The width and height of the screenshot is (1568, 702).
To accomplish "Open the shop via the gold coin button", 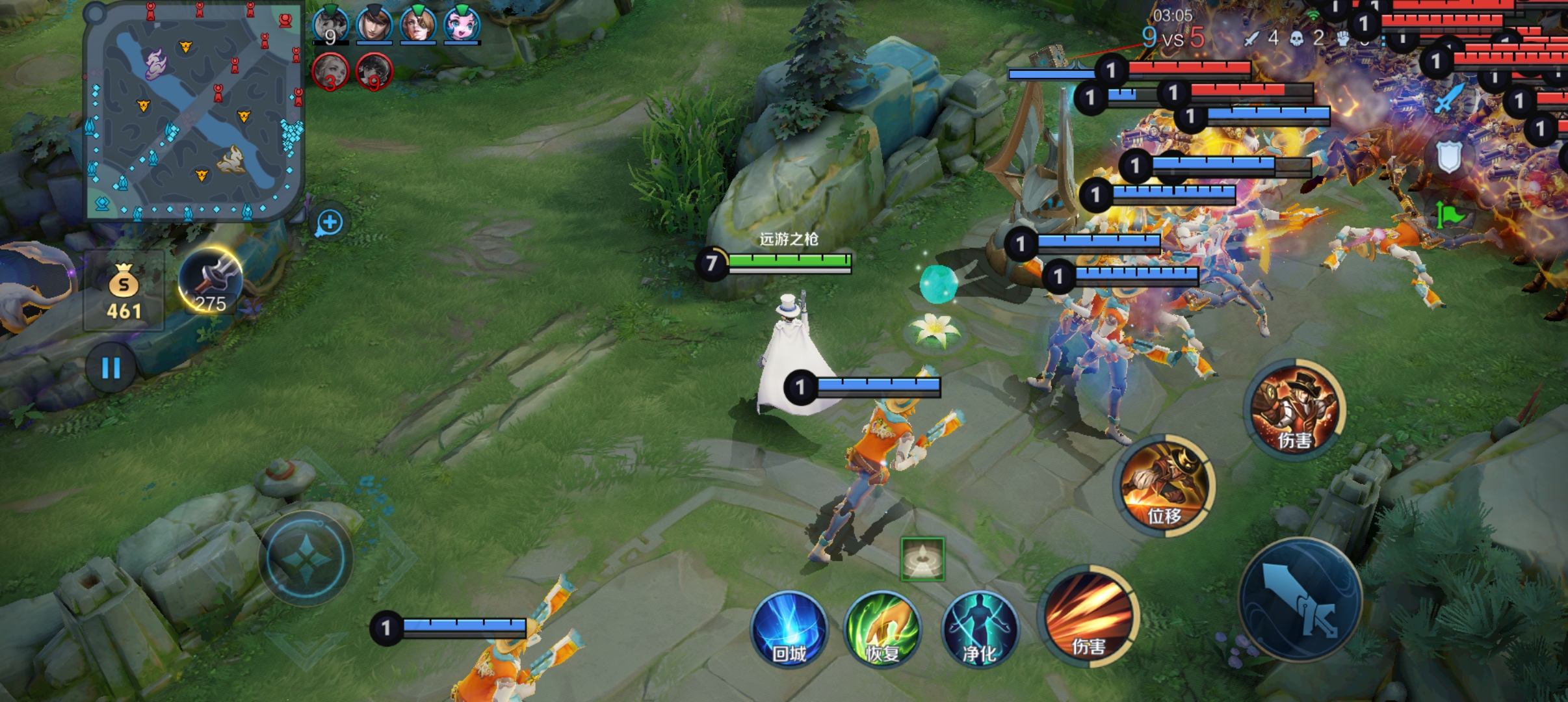I will (x=124, y=291).
